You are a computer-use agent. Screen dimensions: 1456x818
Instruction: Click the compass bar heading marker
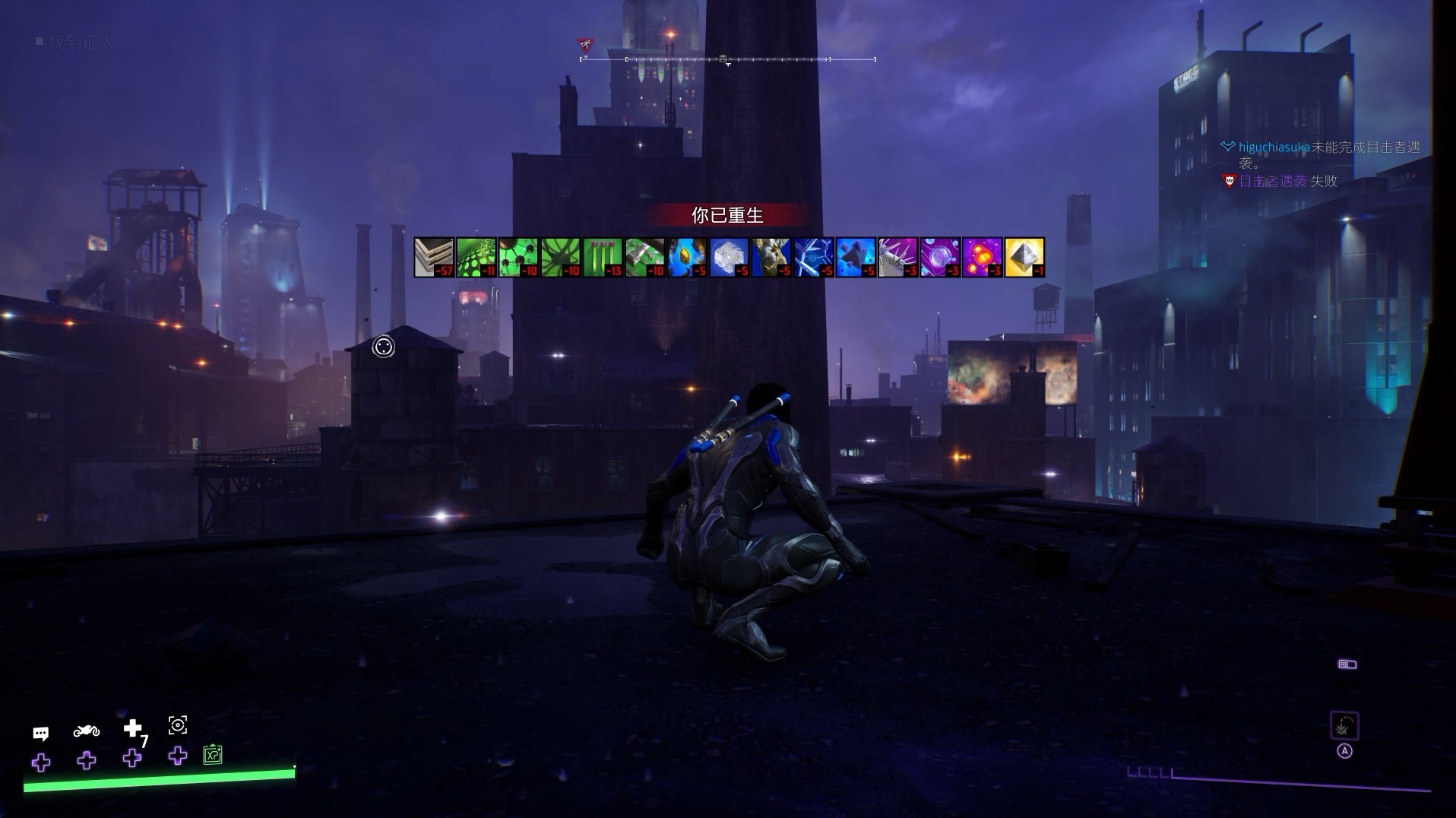point(724,59)
